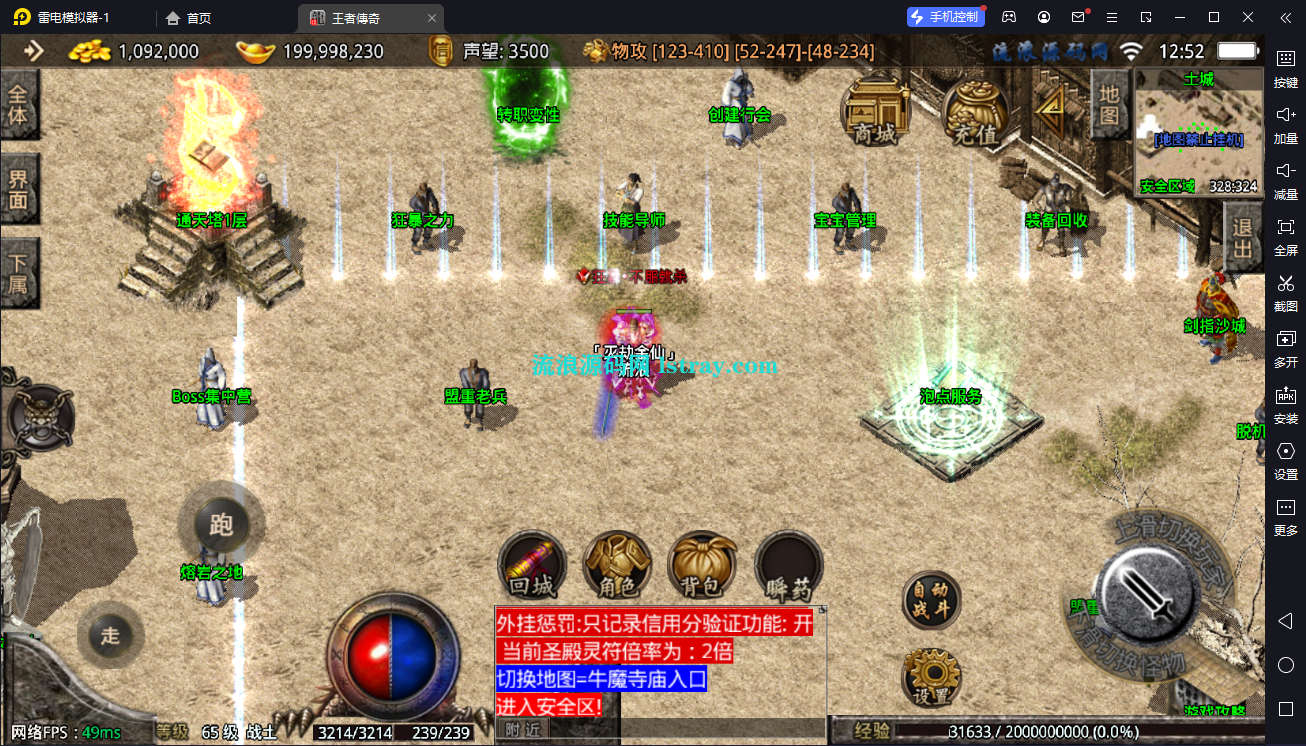The image size is (1306, 746).
Task: Use the 回城 return scroll
Action: (532, 565)
